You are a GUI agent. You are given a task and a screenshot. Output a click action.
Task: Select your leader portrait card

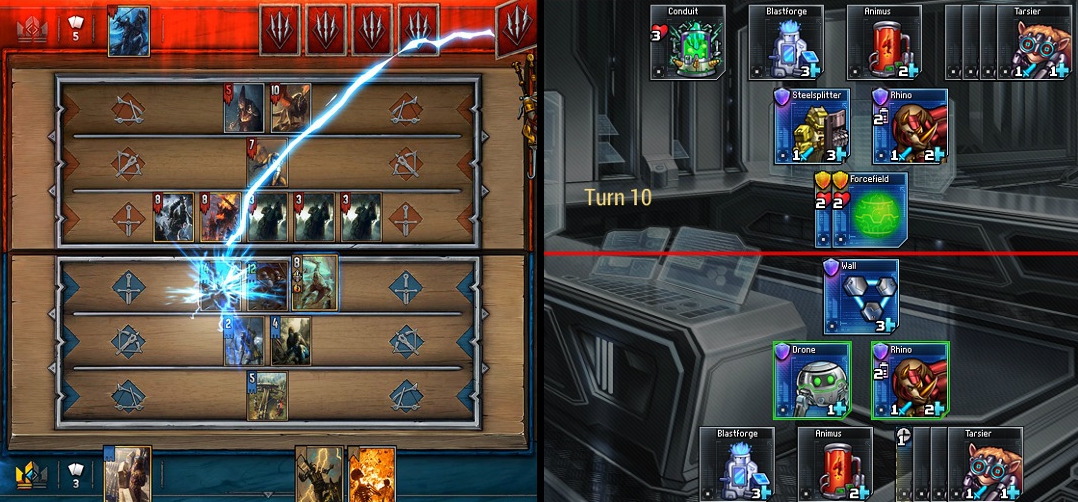(127, 474)
